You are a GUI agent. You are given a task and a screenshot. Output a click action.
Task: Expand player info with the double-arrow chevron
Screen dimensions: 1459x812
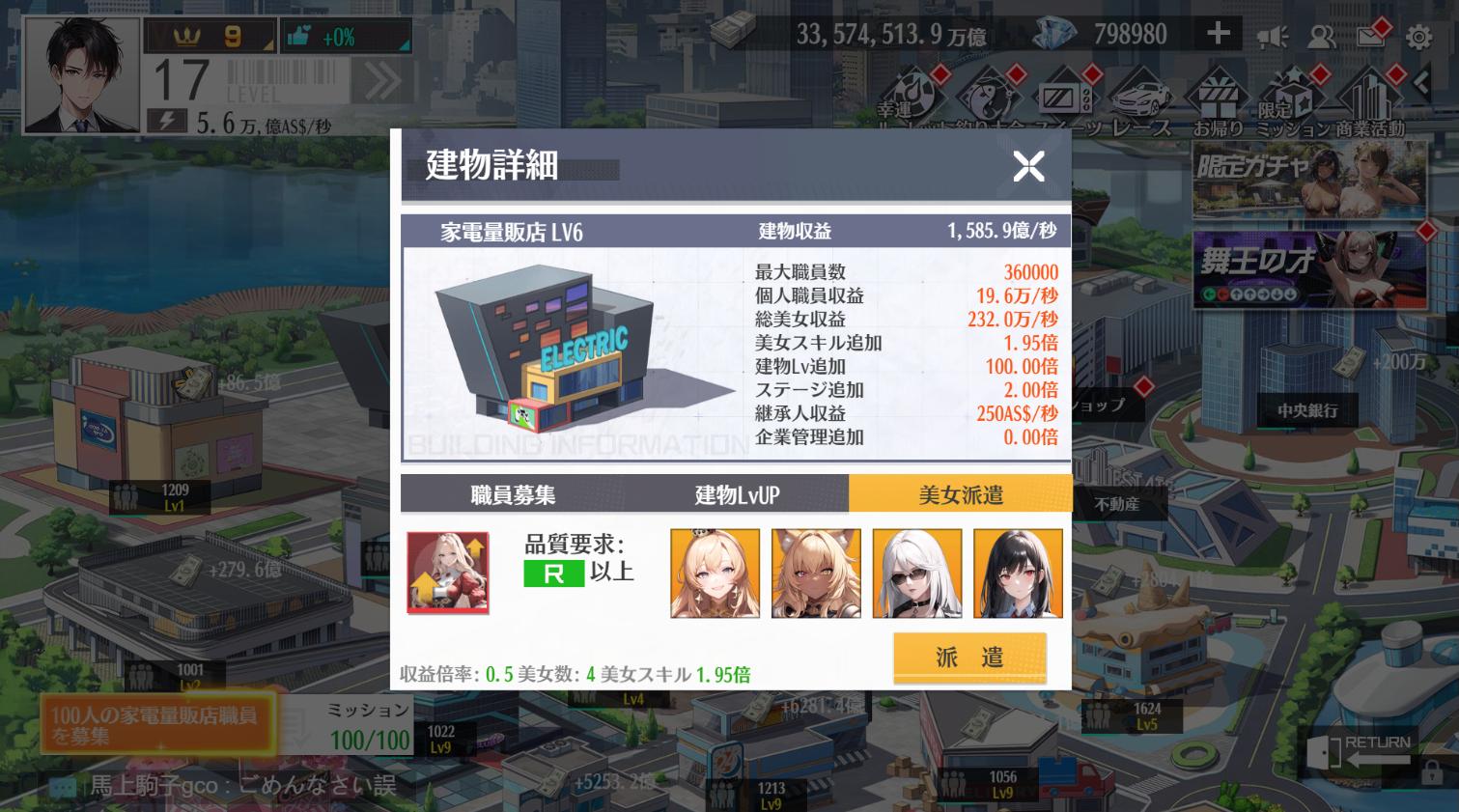[385, 82]
